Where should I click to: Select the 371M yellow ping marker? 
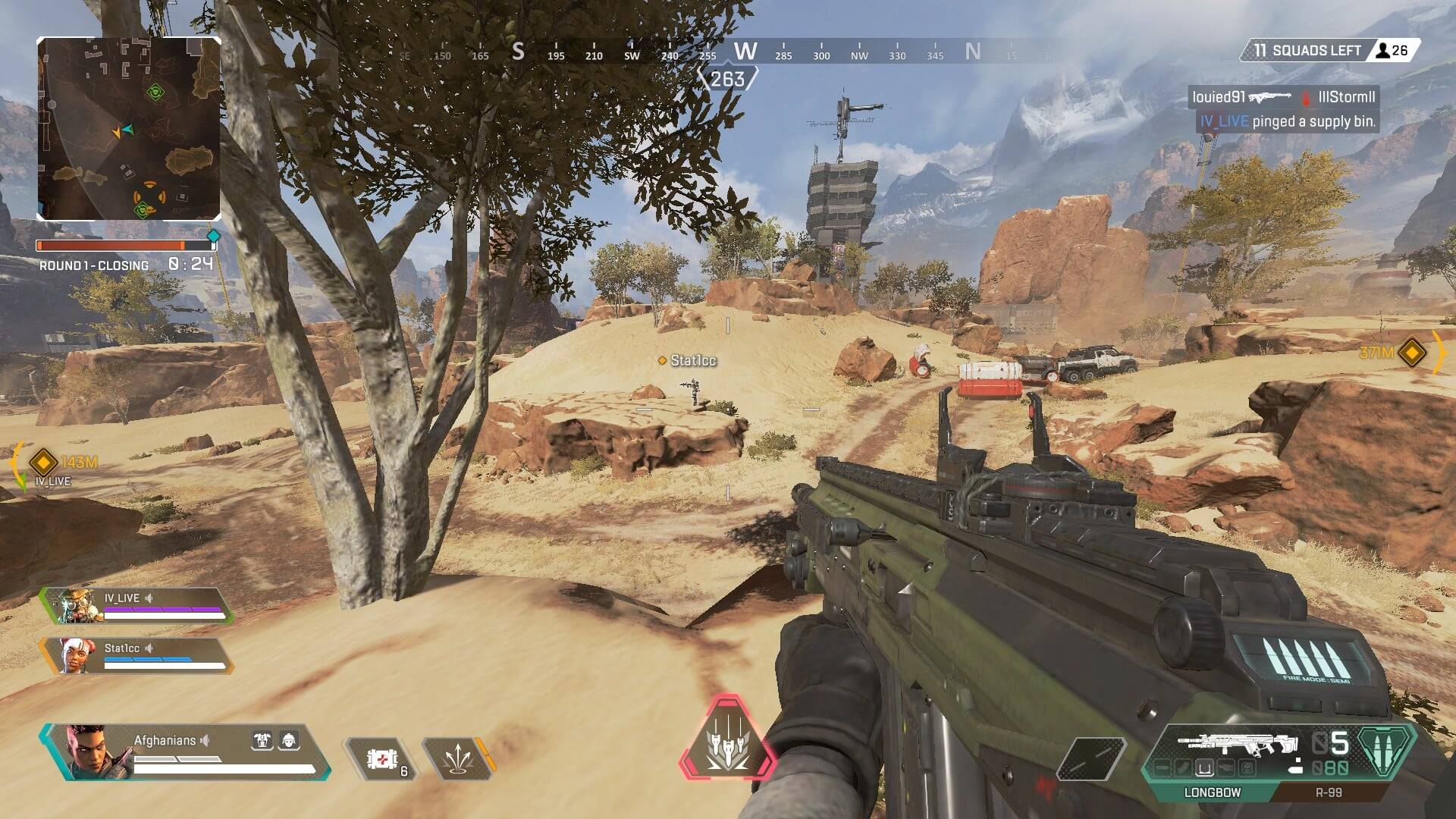tap(1411, 353)
